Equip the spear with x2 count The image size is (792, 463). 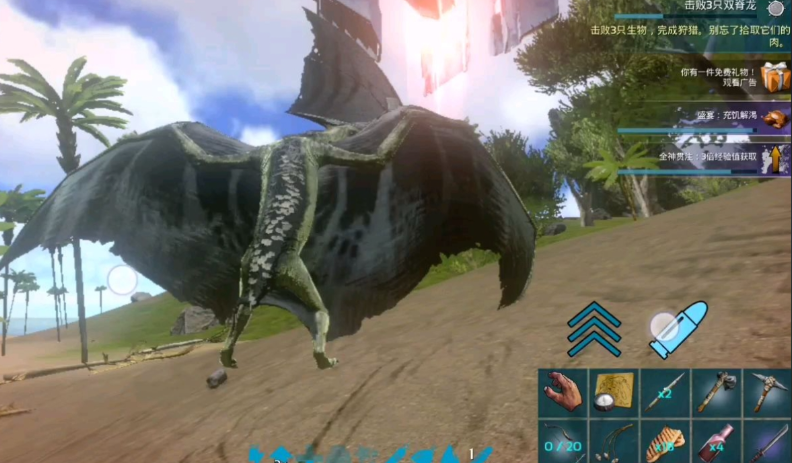665,393
